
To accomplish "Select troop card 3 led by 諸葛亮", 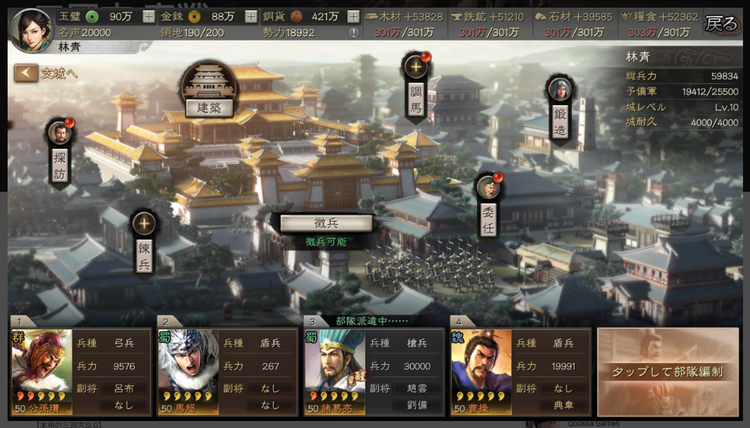I will (374, 372).
